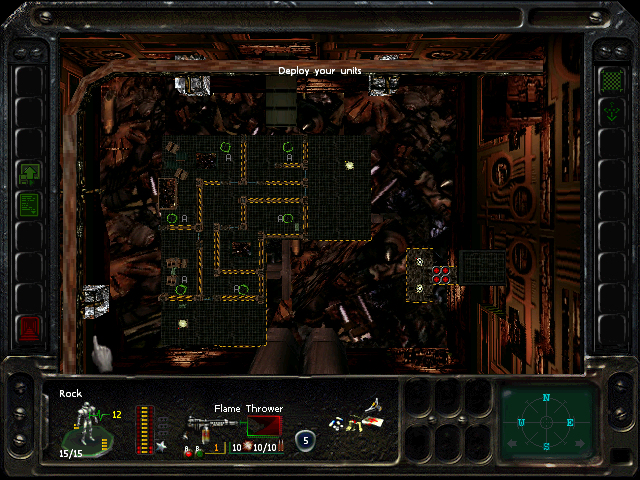This screenshot has height=480, width=640.
Task: Click the compass minimap panel
Action: pyautogui.click(x=547, y=421)
